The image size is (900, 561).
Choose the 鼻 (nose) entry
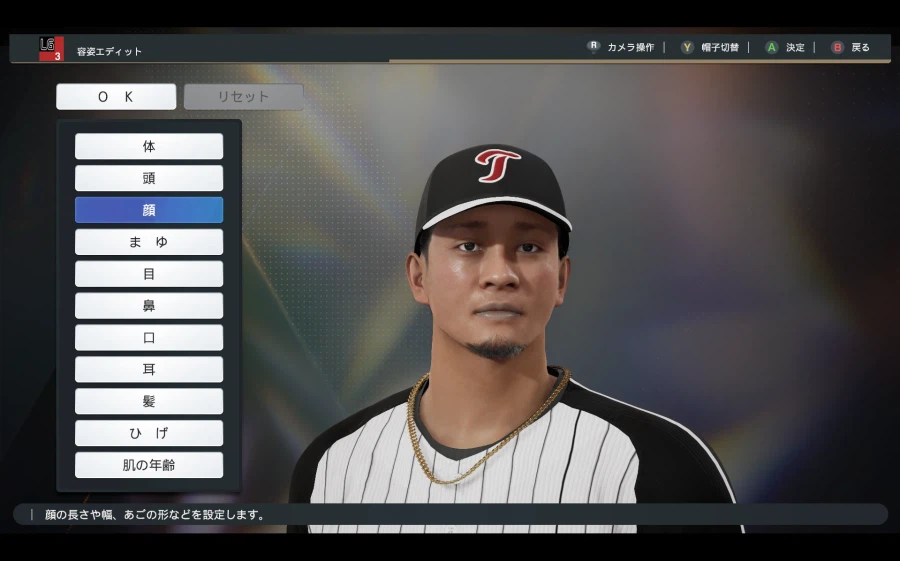coord(149,306)
